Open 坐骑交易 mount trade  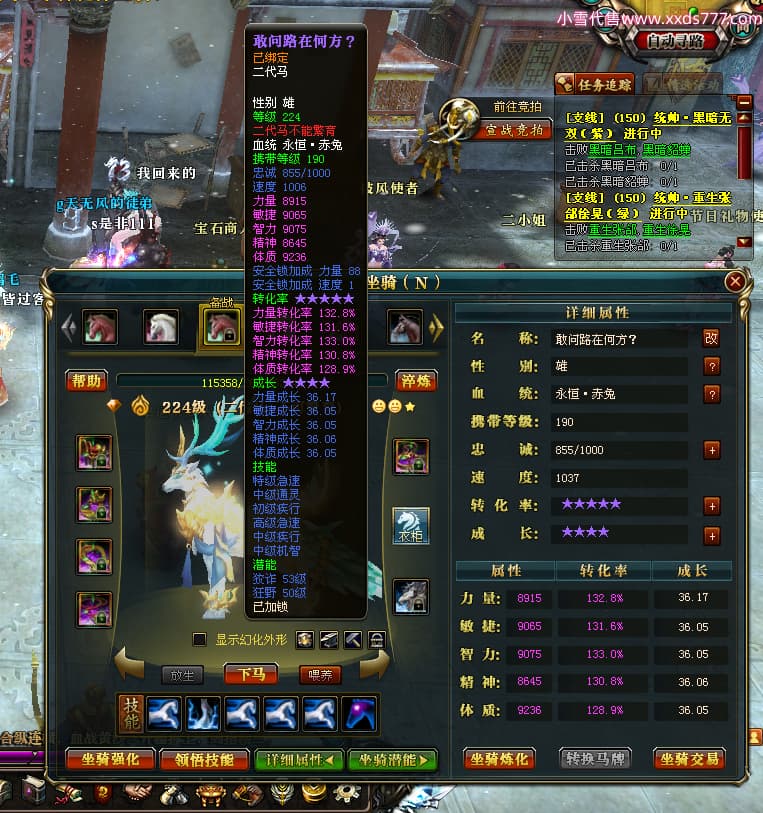tap(689, 758)
